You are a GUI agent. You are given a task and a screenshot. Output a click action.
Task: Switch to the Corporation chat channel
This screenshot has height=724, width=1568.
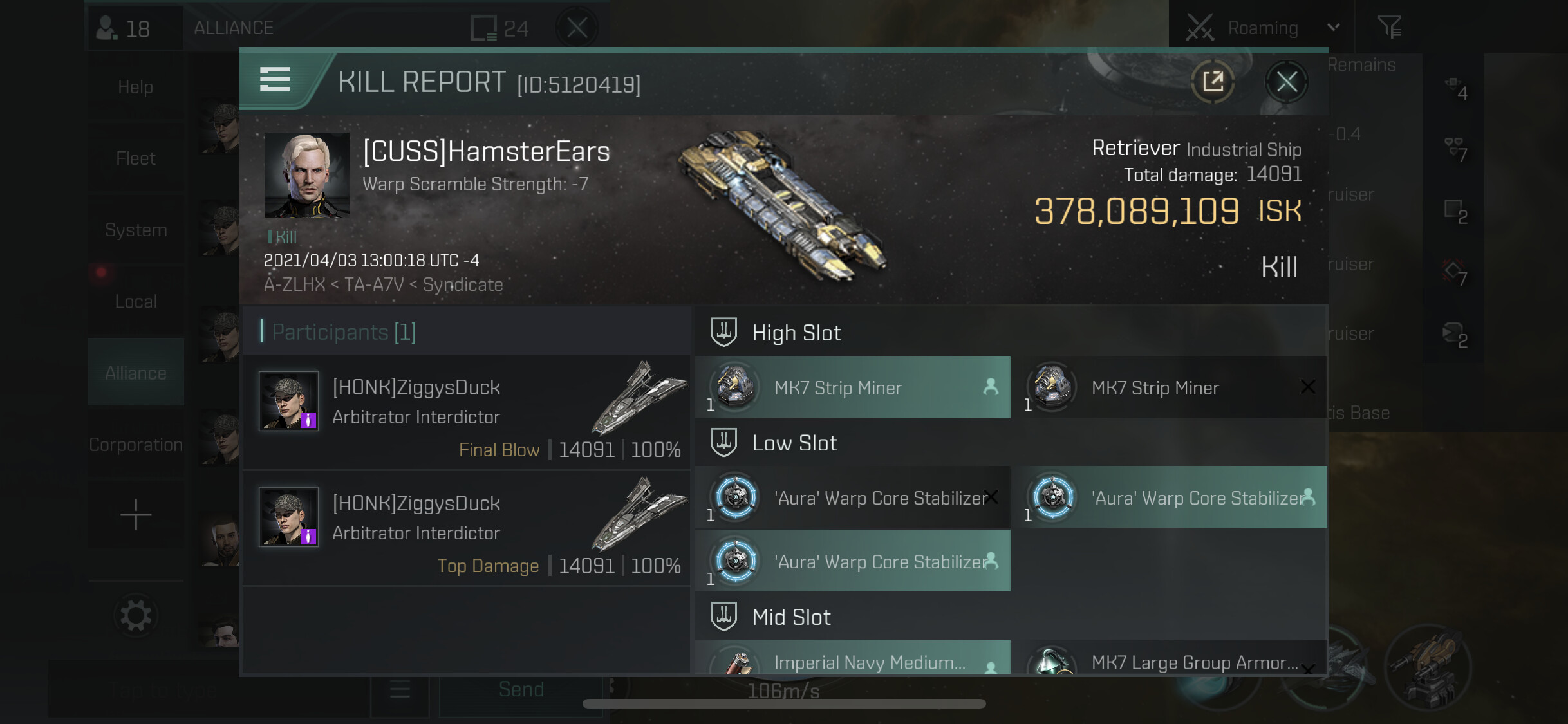135,445
